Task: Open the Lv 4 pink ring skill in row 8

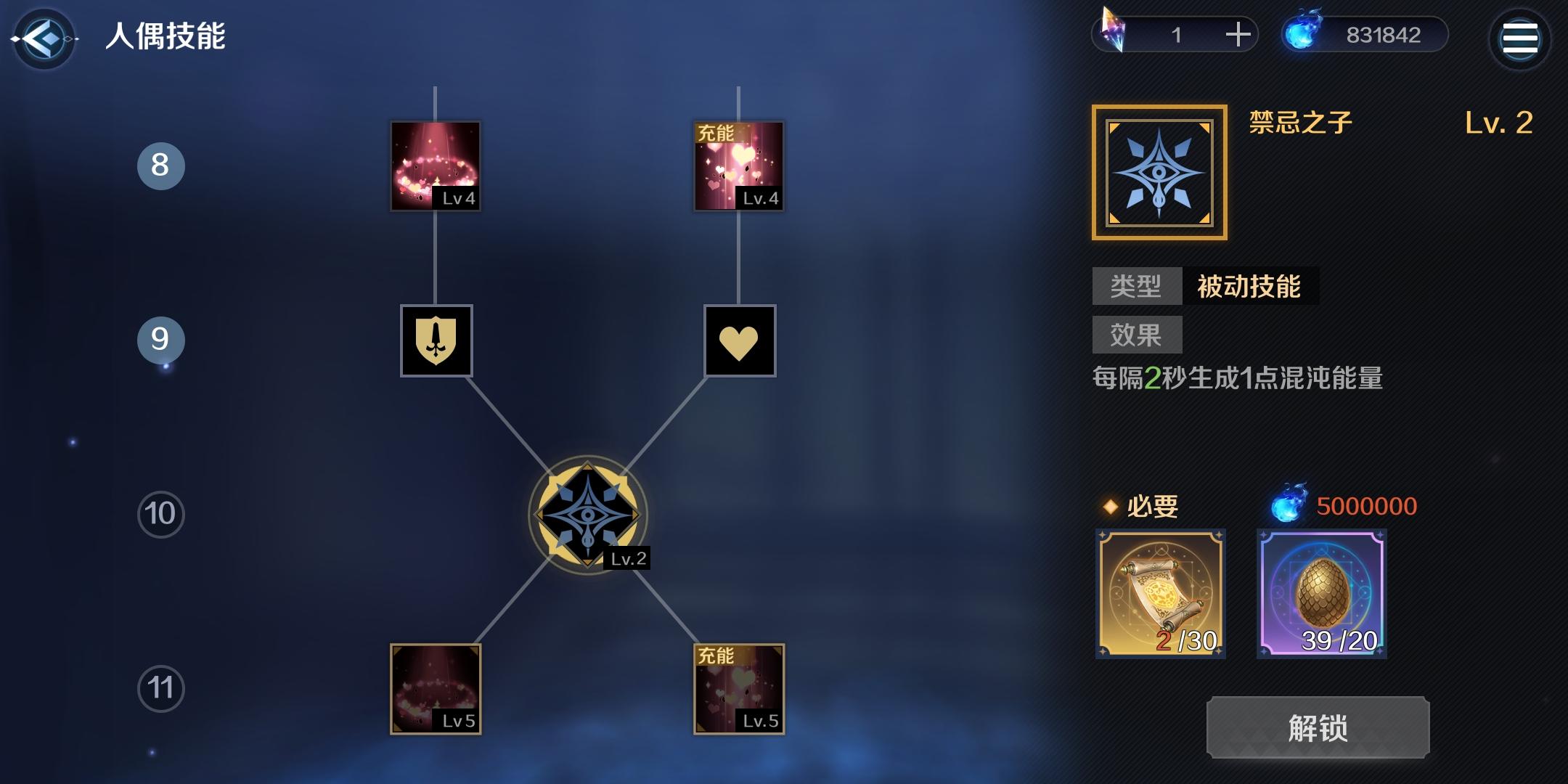Action: (434, 166)
